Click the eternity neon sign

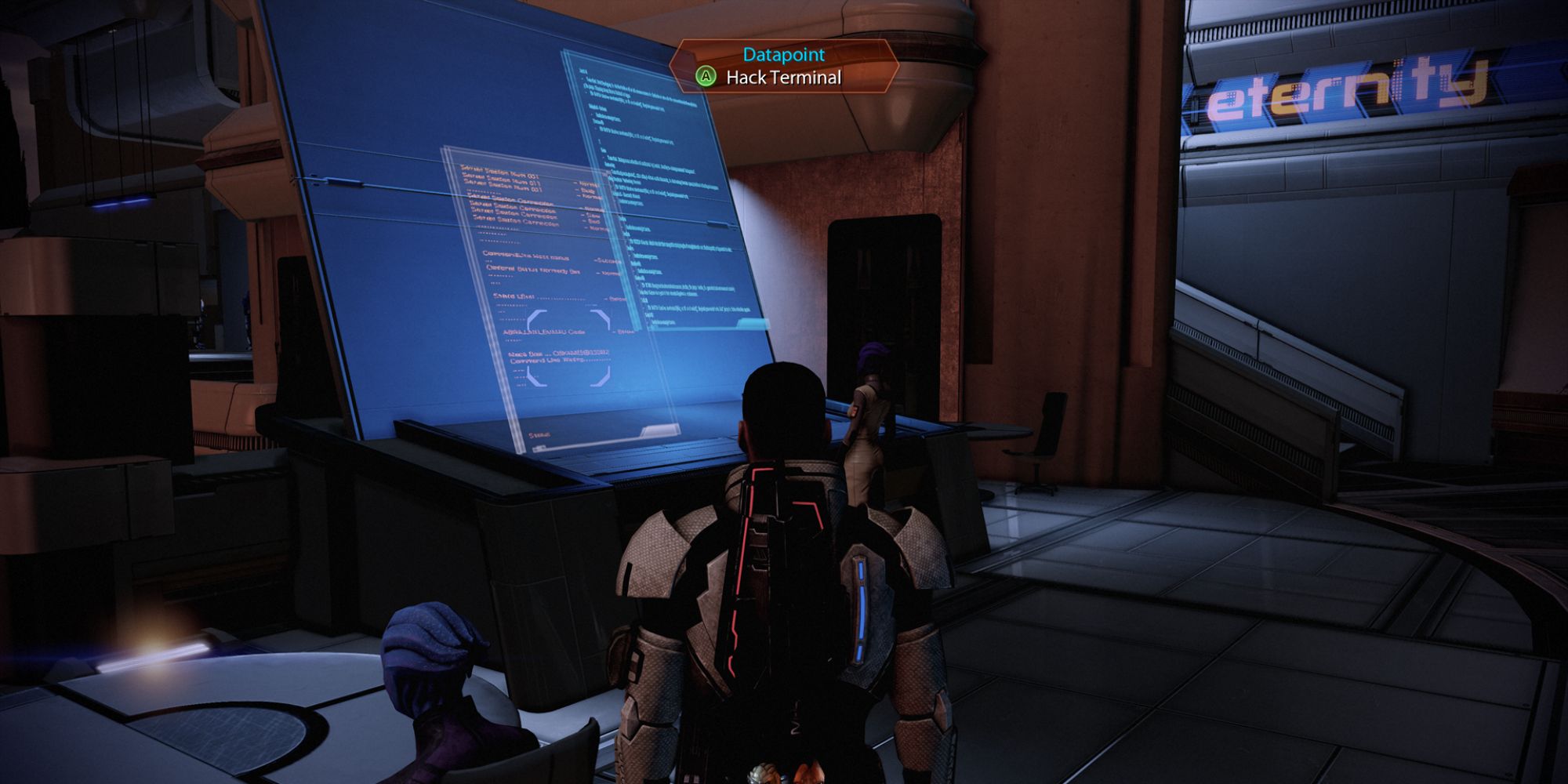click(x=1347, y=88)
